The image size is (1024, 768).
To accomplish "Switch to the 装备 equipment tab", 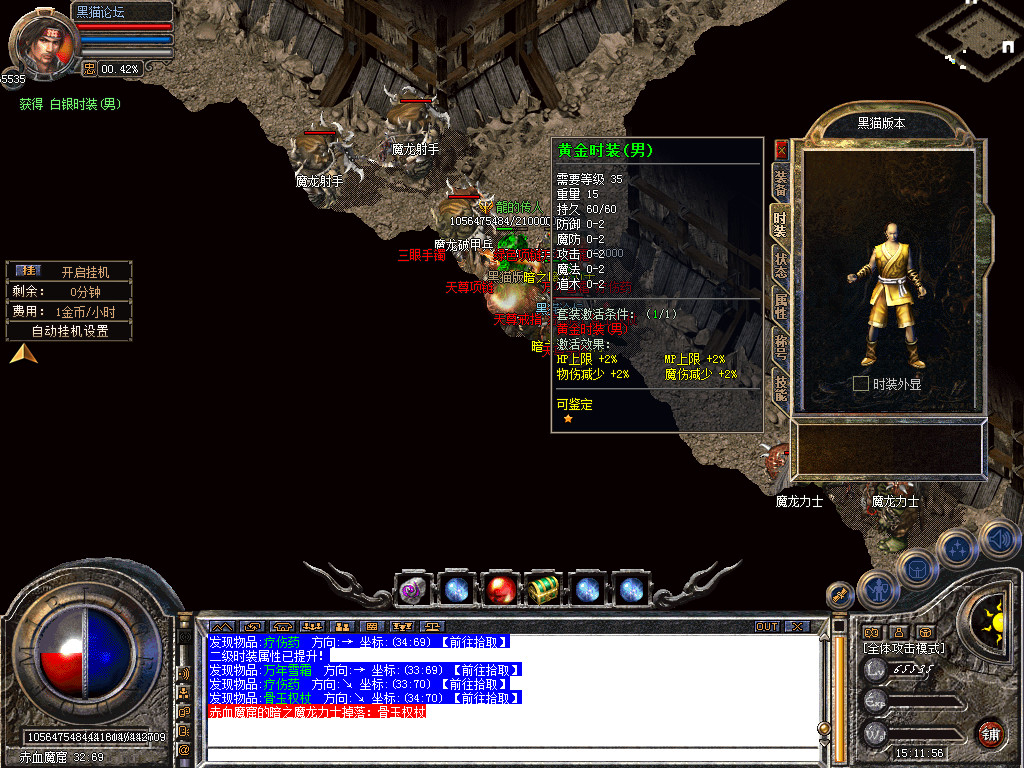I will click(781, 183).
